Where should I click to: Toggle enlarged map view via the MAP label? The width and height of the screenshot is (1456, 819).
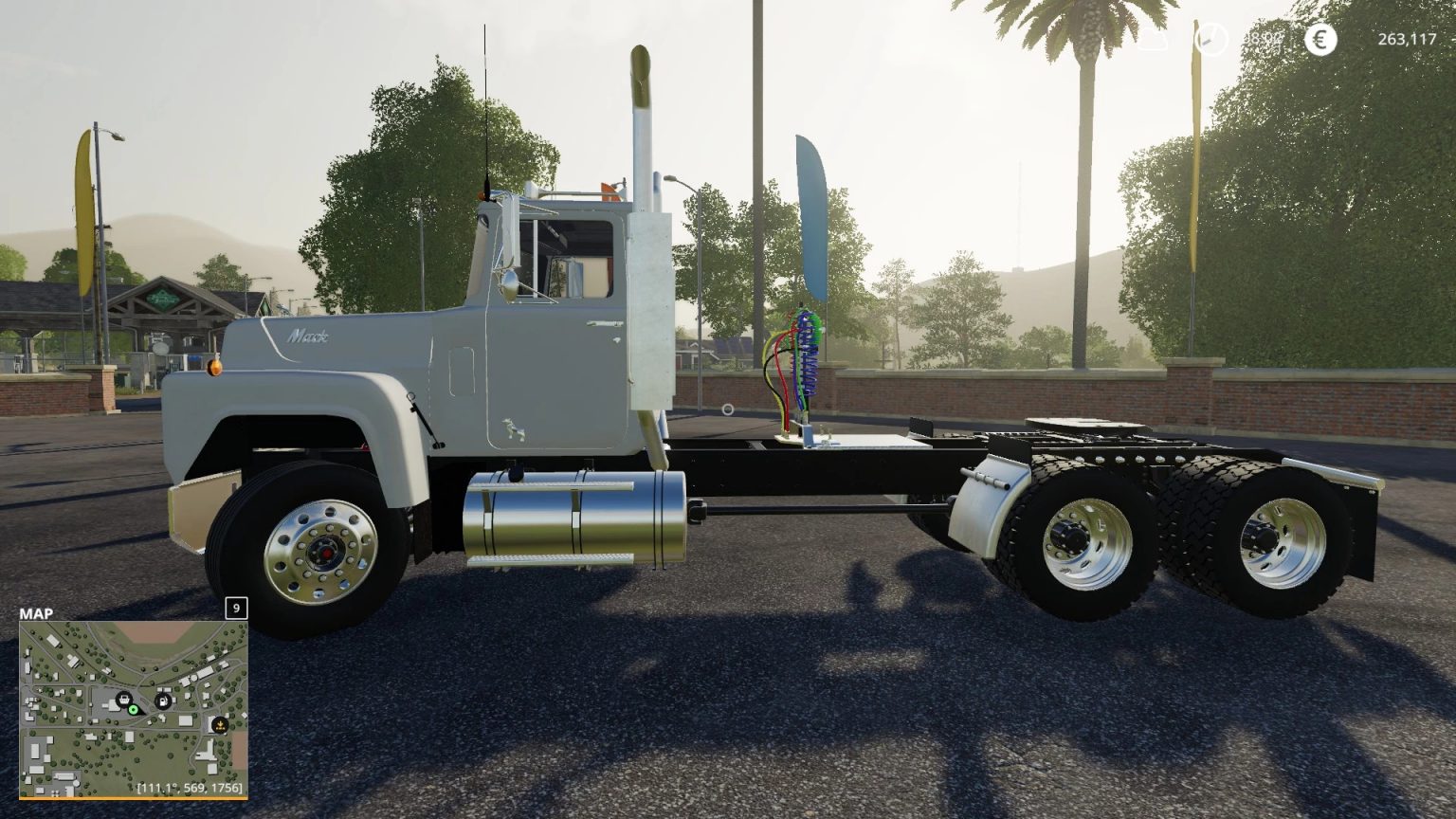35,612
